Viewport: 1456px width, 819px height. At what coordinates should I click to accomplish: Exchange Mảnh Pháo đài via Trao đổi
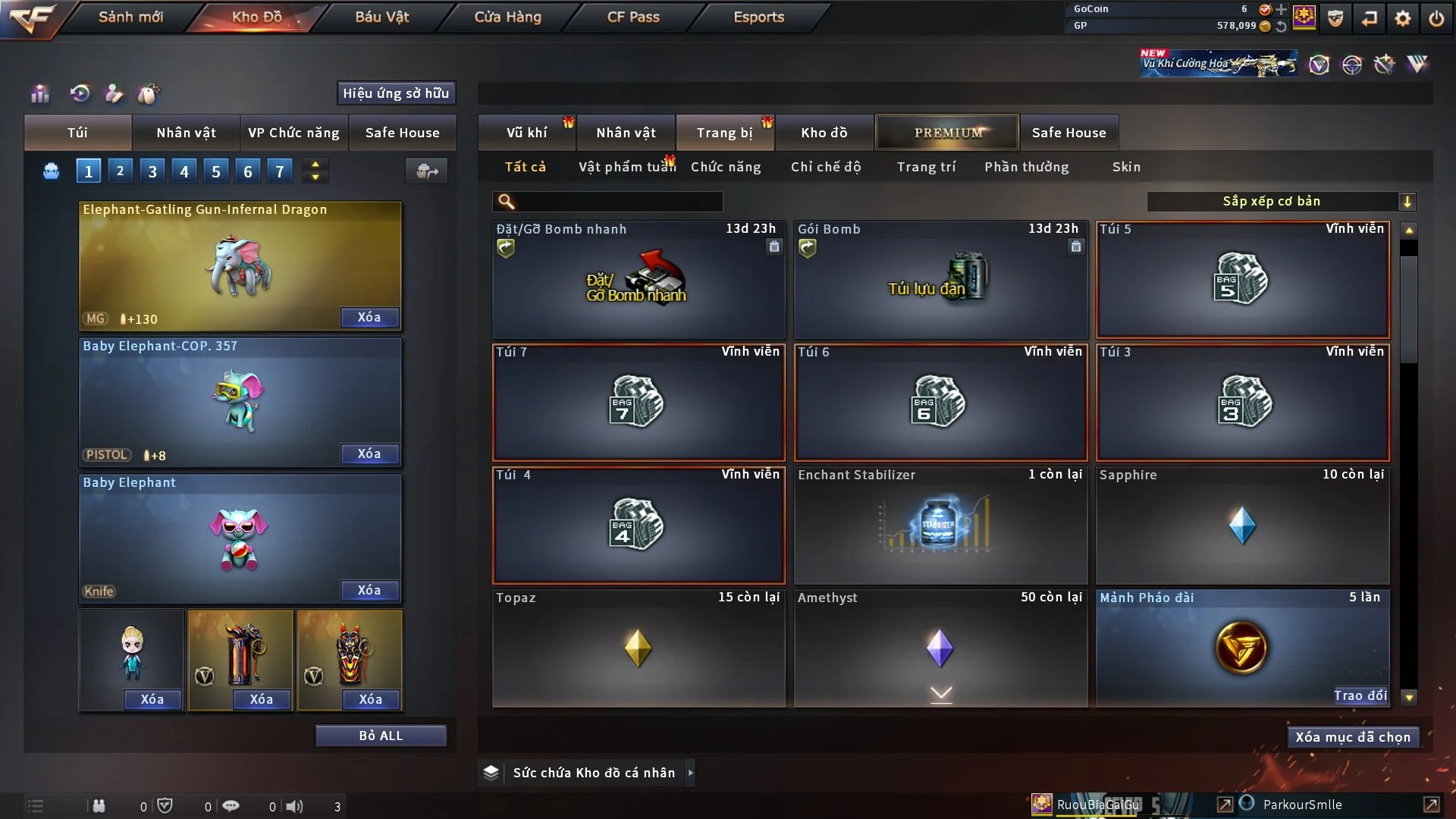(x=1360, y=695)
